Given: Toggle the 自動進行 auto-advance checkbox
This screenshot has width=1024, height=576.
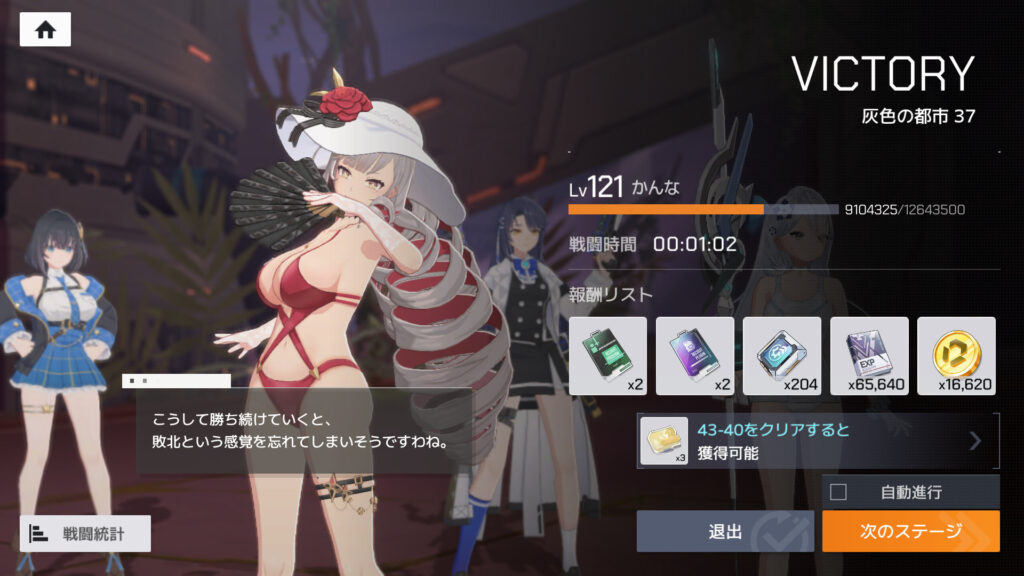Looking at the screenshot, I should pos(839,492).
